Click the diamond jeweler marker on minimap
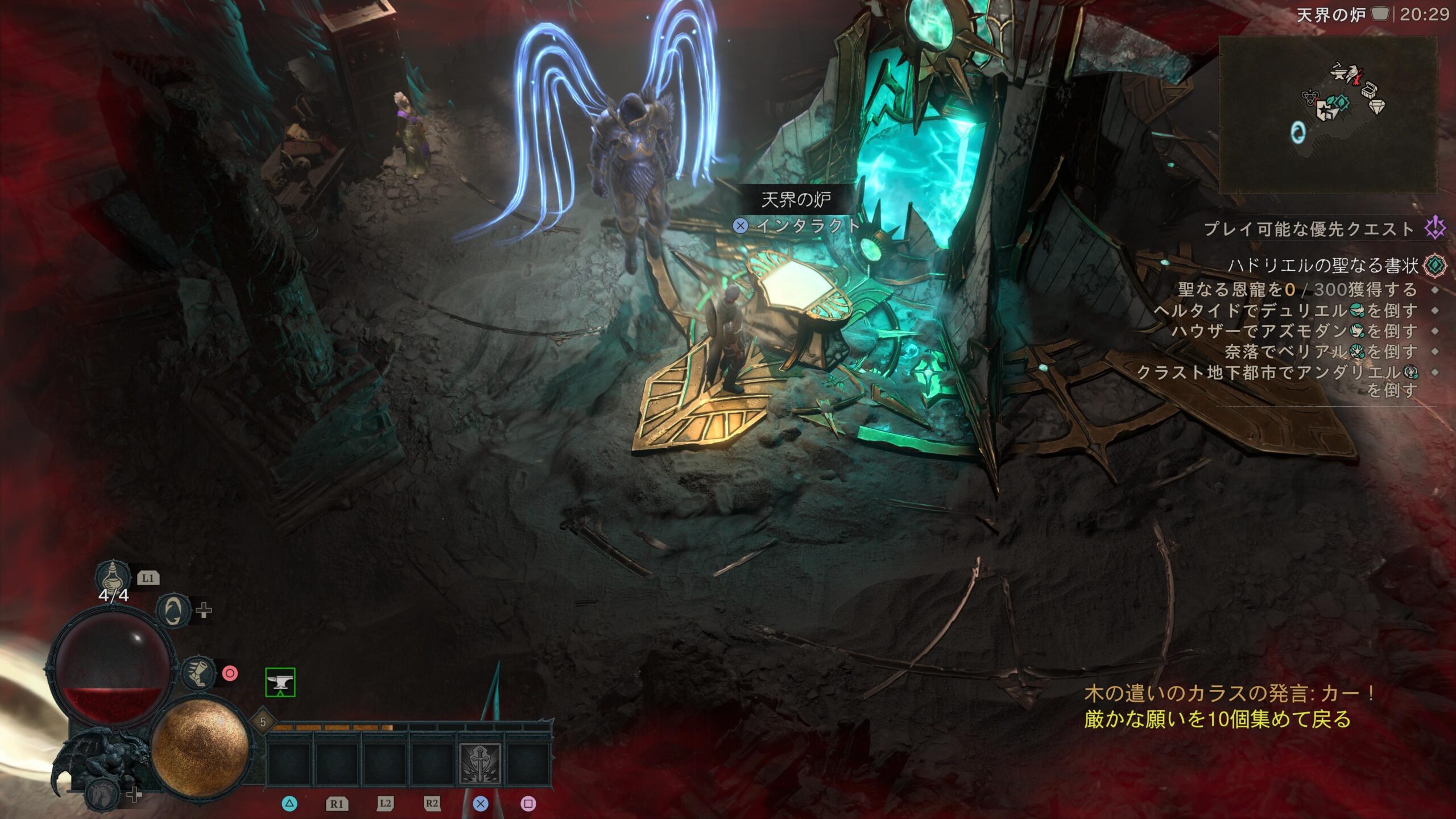The width and height of the screenshot is (1456, 819). click(x=1376, y=106)
